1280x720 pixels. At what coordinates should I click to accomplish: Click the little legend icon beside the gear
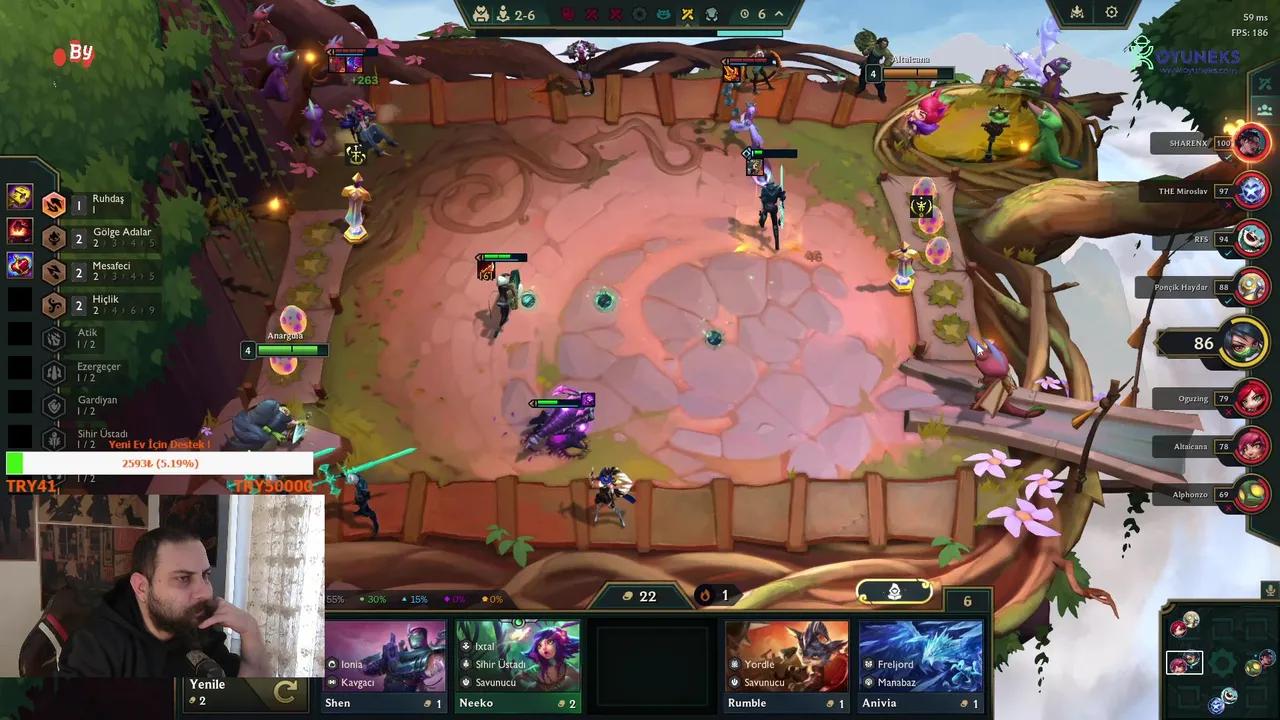[1075, 13]
